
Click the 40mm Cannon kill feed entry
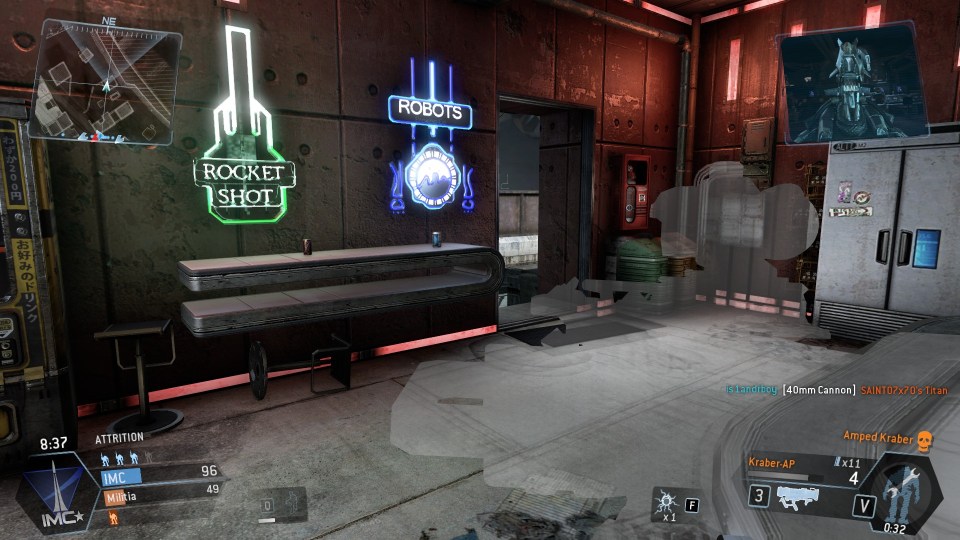pyautogui.click(x=819, y=389)
